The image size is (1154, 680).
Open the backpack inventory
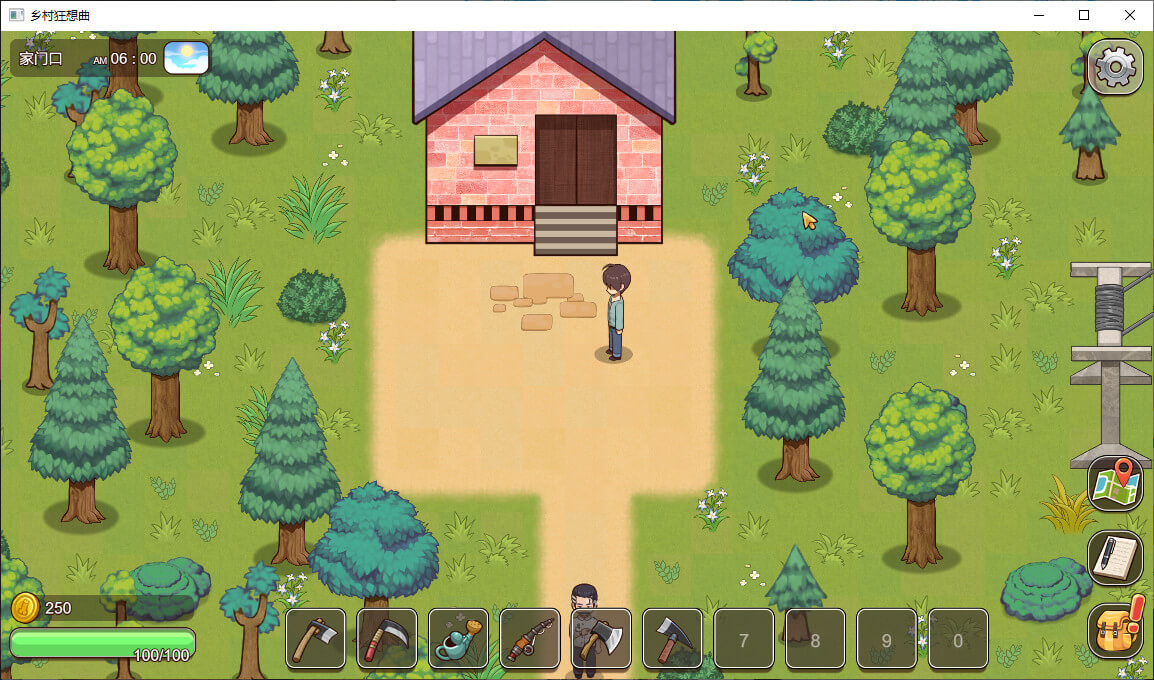[x=1115, y=630]
